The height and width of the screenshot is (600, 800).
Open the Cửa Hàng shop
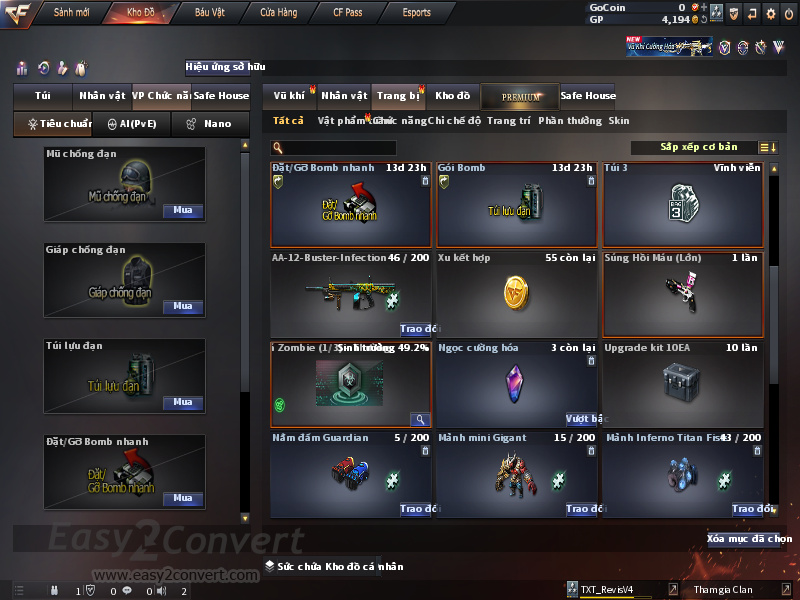click(278, 12)
